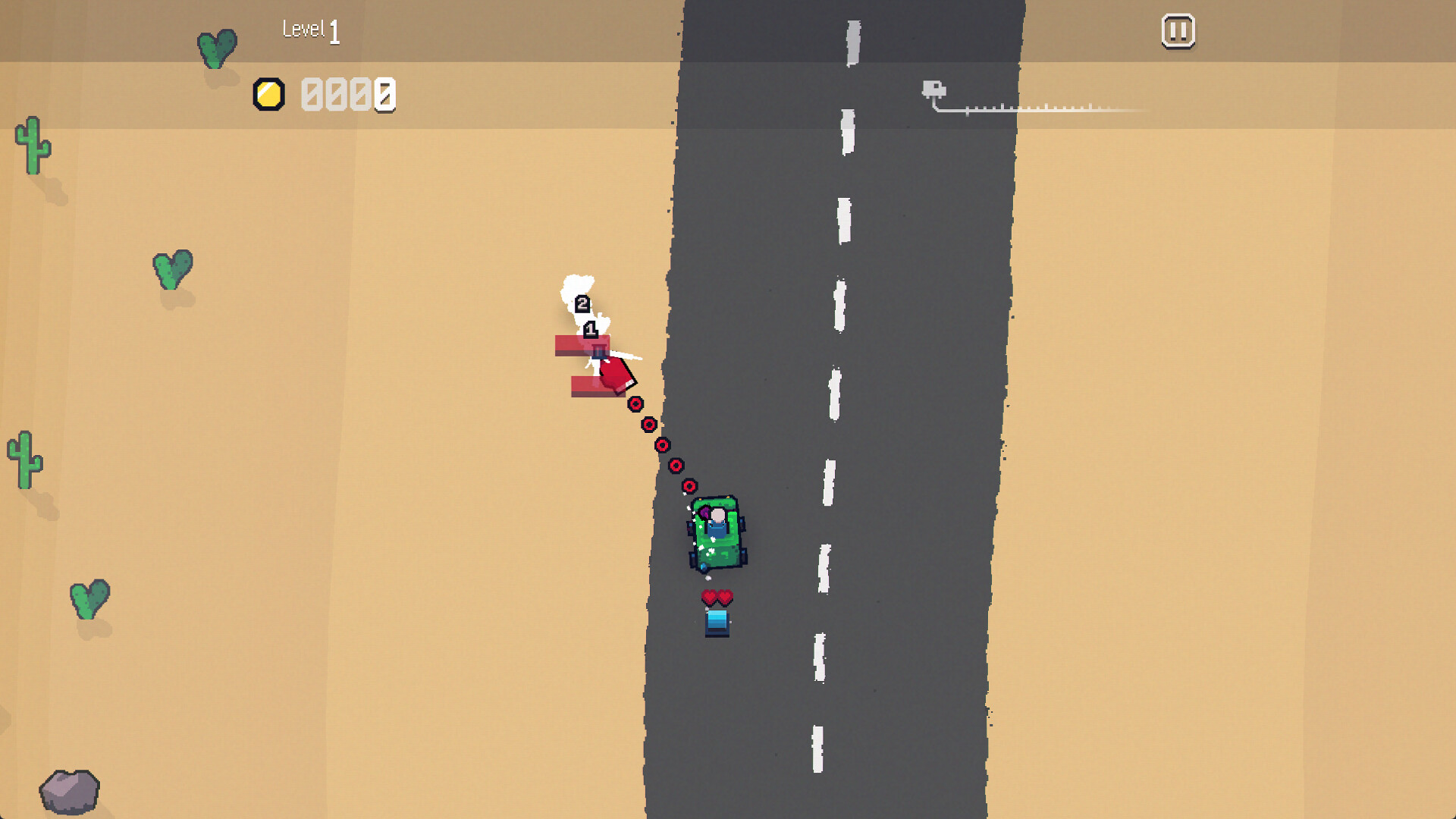The width and height of the screenshot is (1456, 819).
Task: Click the number 2 popup above the red car
Action: click(582, 303)
